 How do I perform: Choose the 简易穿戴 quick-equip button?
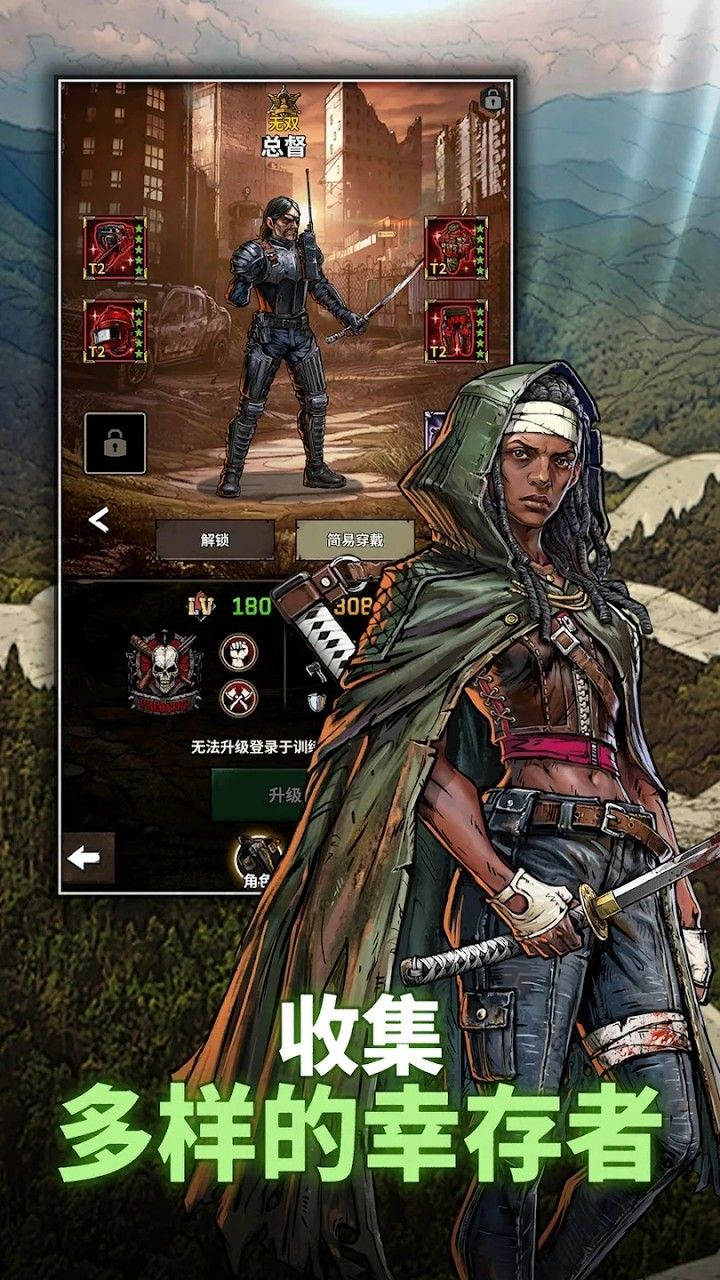click(x=341, y=540)
